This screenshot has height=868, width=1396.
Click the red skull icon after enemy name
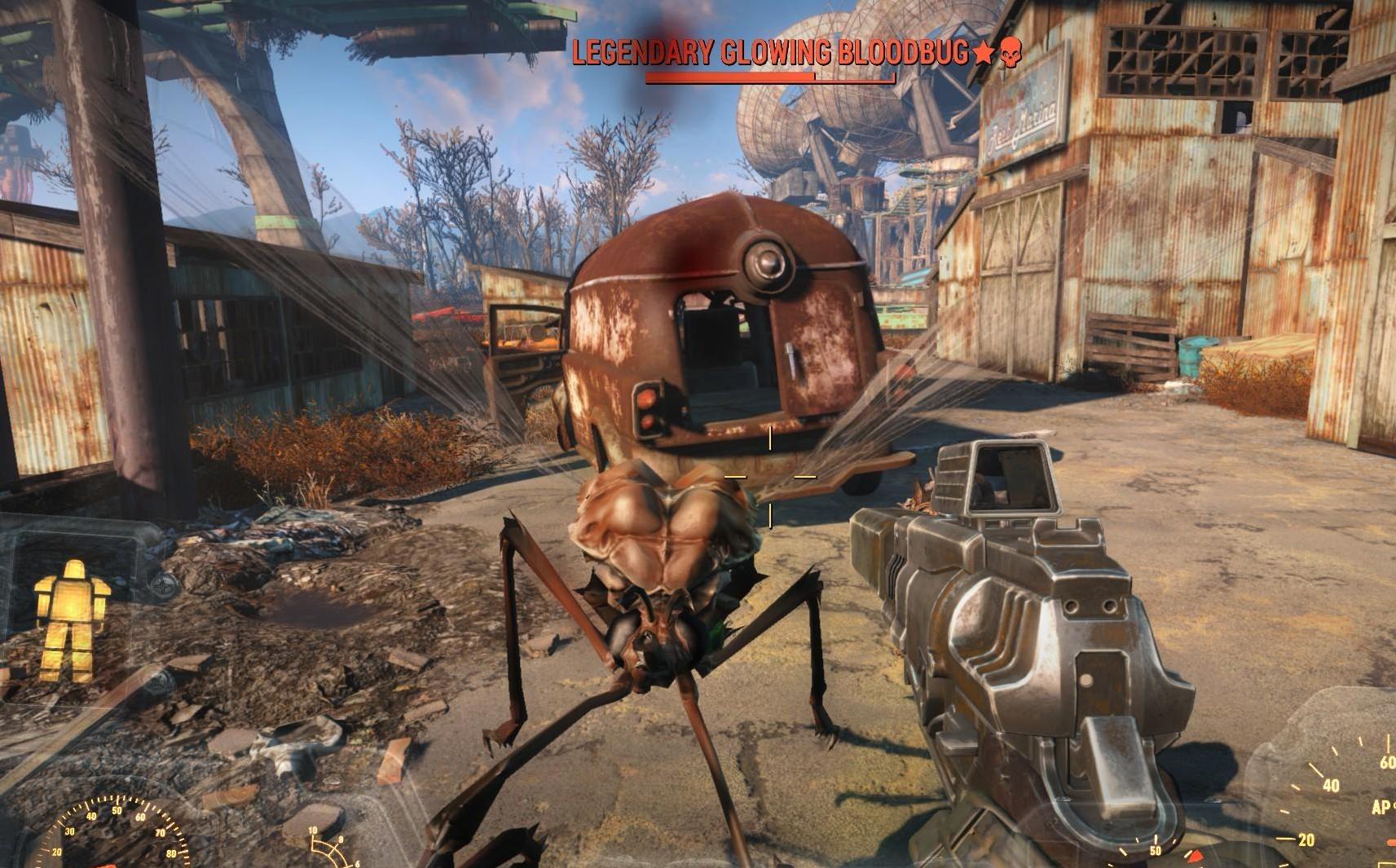tap(1009, 53)
